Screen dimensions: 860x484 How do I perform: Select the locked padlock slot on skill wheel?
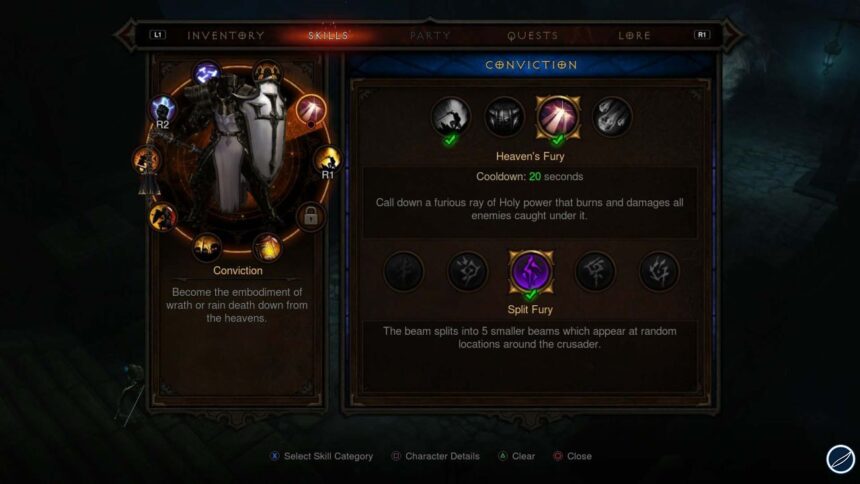[311, 216]
